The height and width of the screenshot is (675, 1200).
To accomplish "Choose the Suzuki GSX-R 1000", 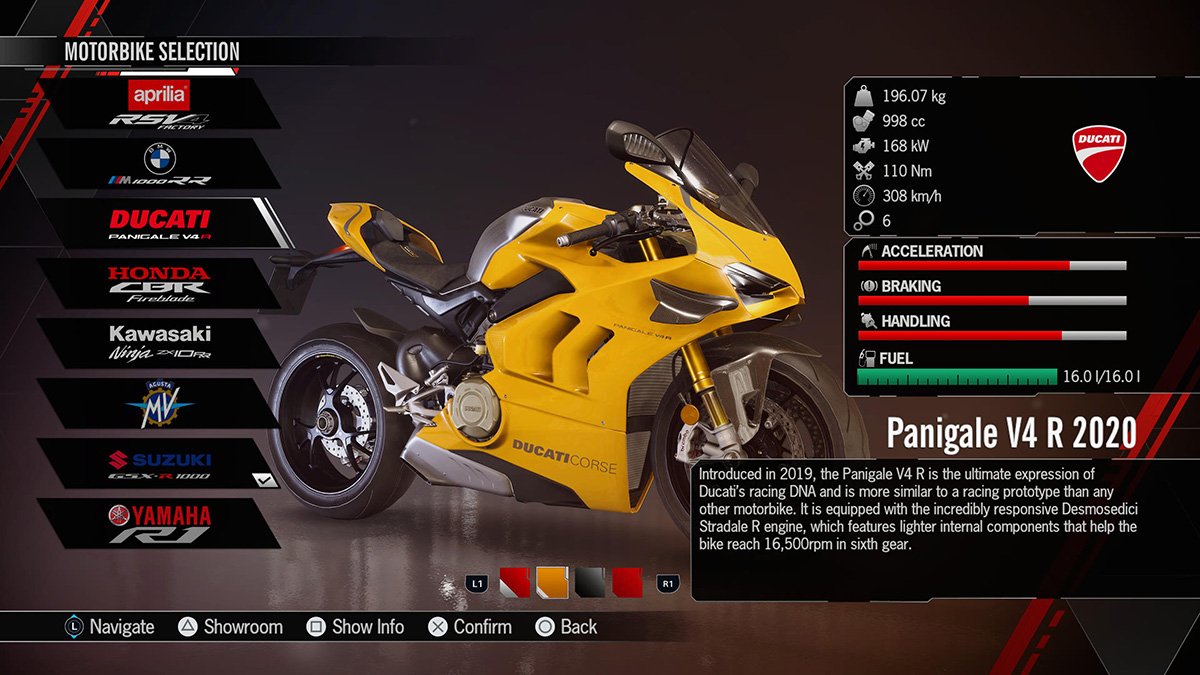I will click(x=158, y=464).
